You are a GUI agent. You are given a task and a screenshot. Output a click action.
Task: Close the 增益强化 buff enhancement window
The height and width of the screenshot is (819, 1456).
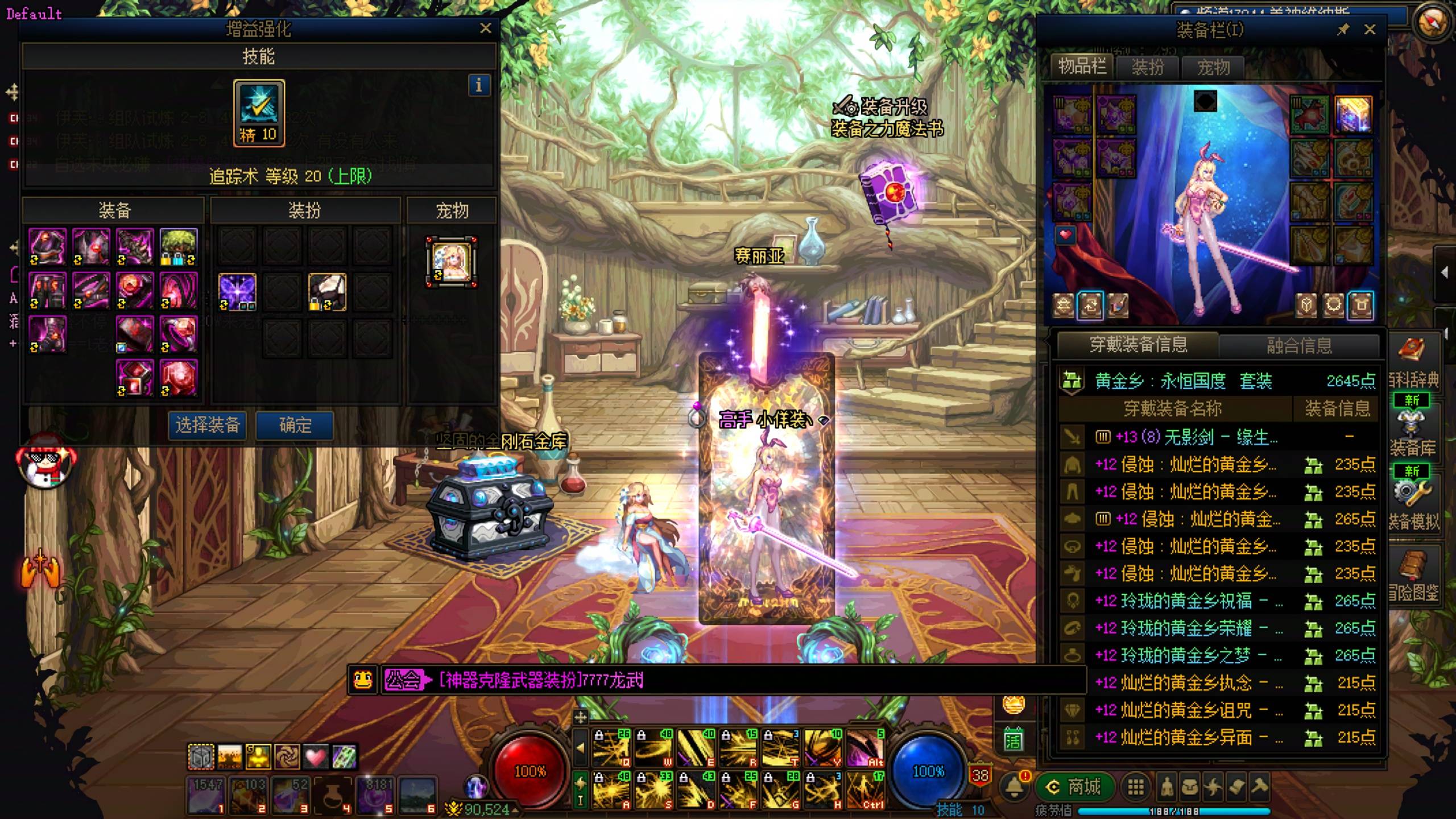(485, 28)
